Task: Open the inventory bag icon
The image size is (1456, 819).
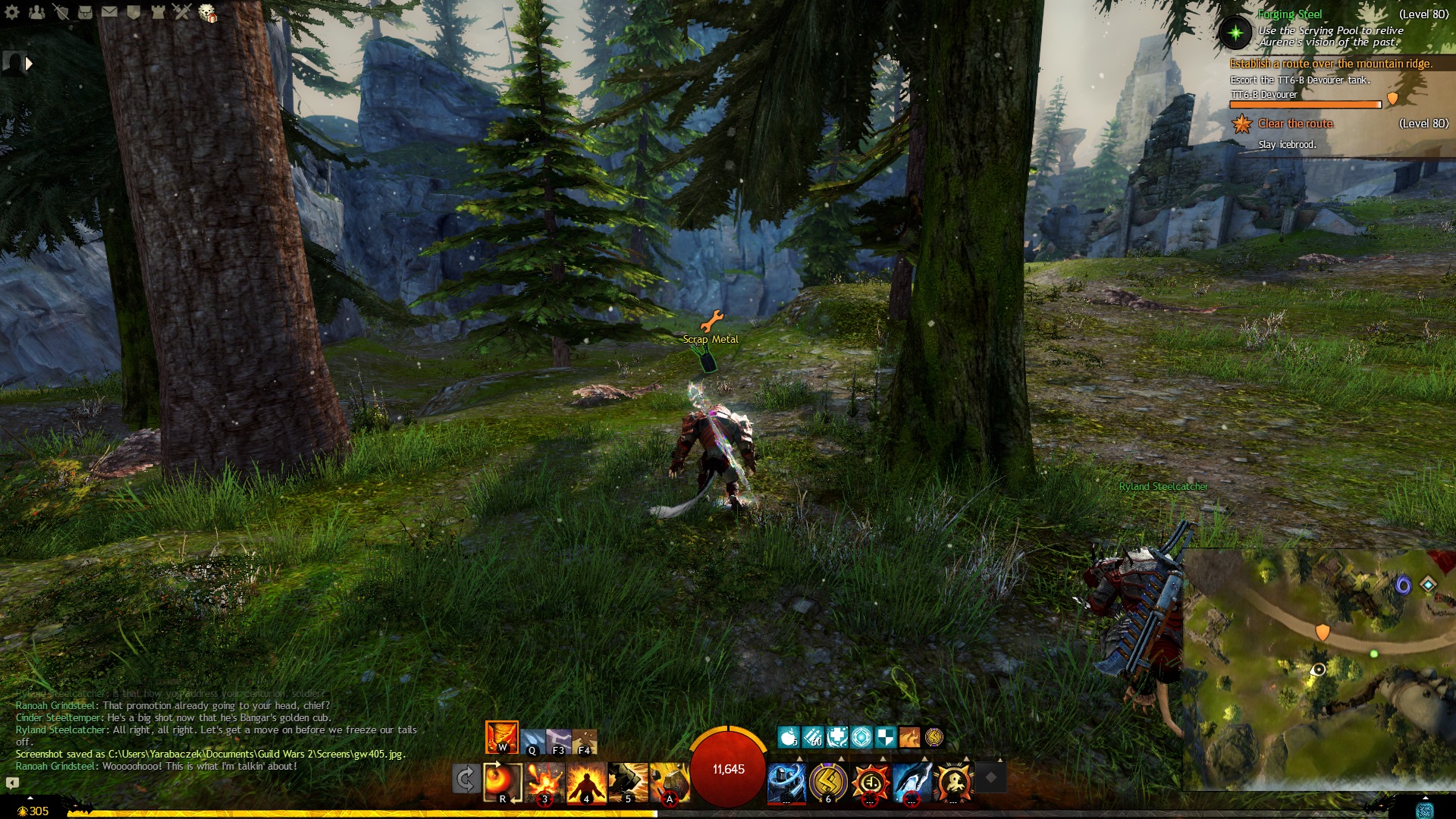Action: (86, 11)
